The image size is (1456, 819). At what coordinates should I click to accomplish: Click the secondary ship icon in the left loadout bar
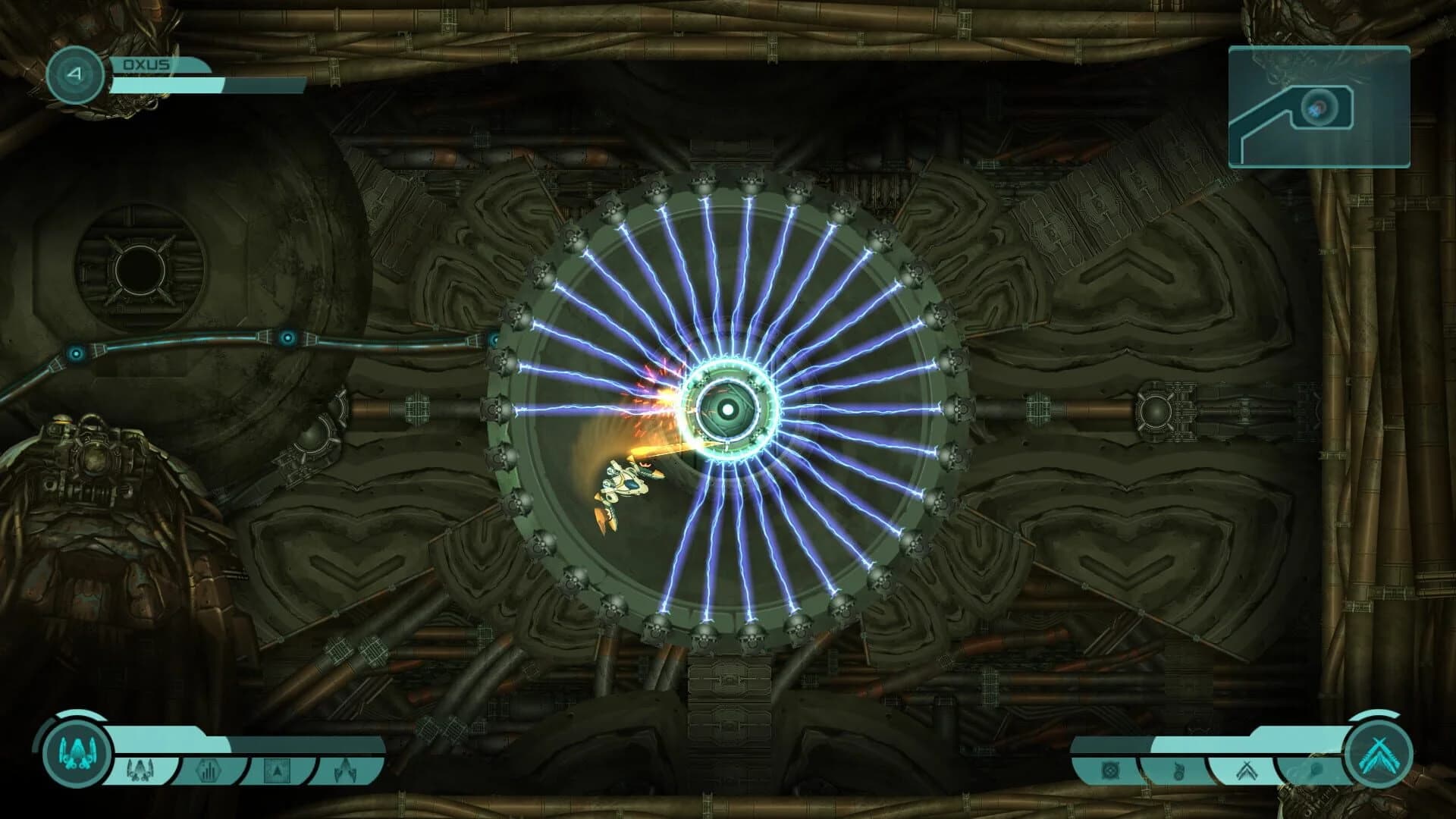(x=139, y=770)
